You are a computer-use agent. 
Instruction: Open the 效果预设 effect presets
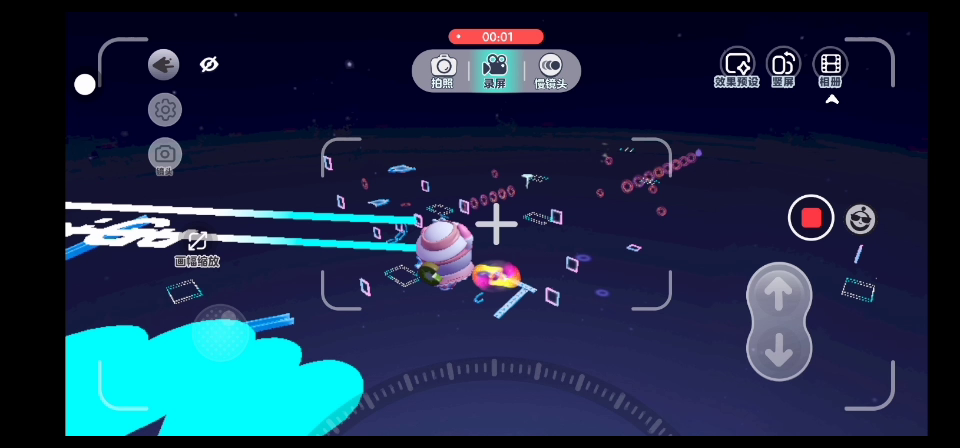coord(737,67)
